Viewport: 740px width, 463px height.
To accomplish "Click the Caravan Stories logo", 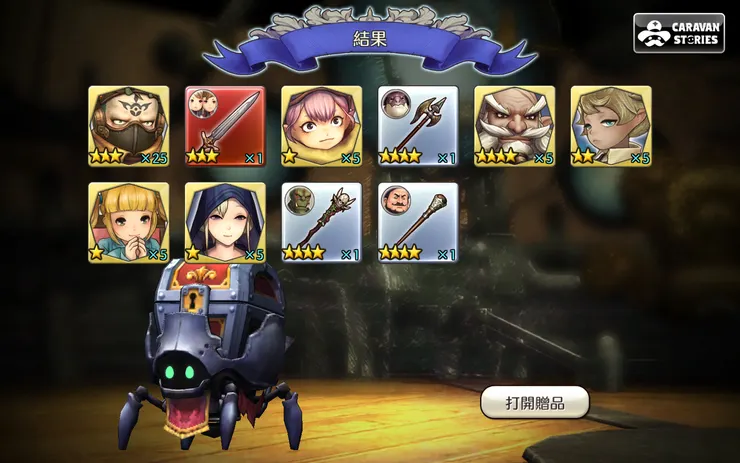I will click(x=679, y=33).
